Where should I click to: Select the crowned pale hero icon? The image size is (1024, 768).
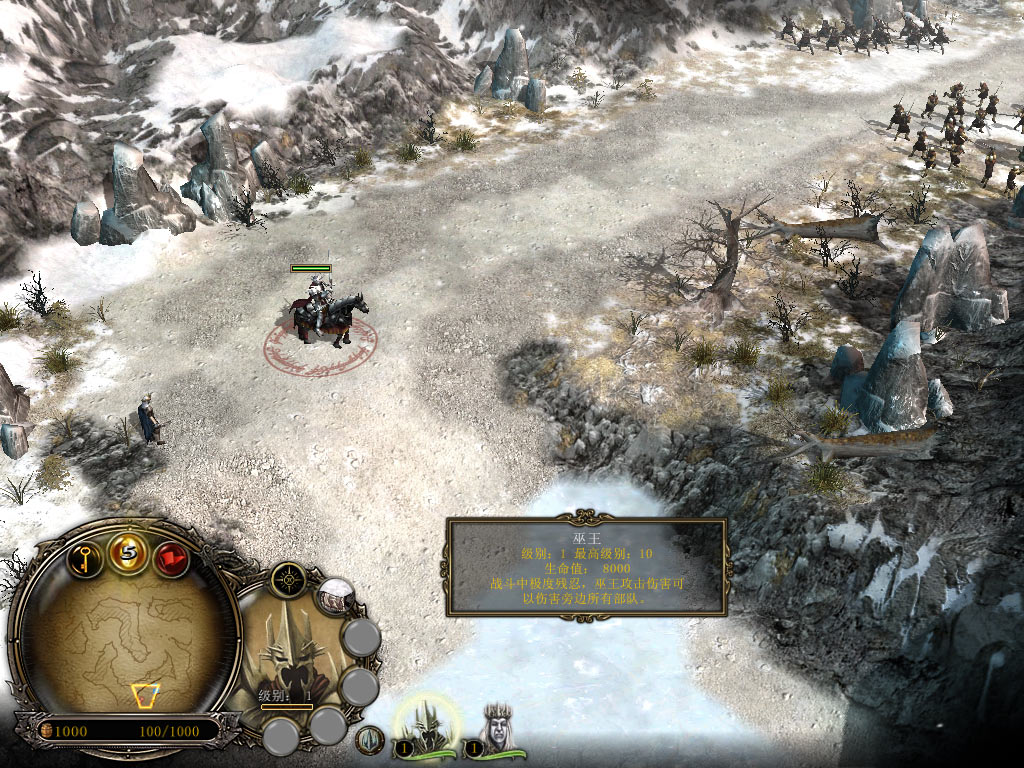496,728
